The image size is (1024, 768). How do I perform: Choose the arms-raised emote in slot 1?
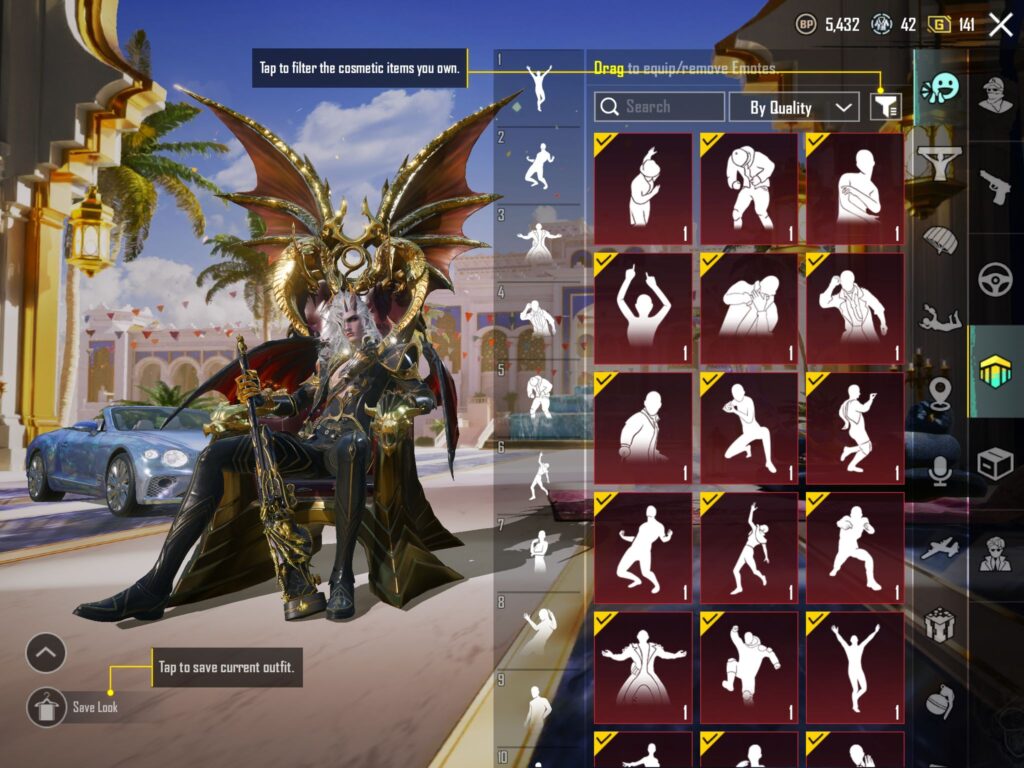pos(540,88)
